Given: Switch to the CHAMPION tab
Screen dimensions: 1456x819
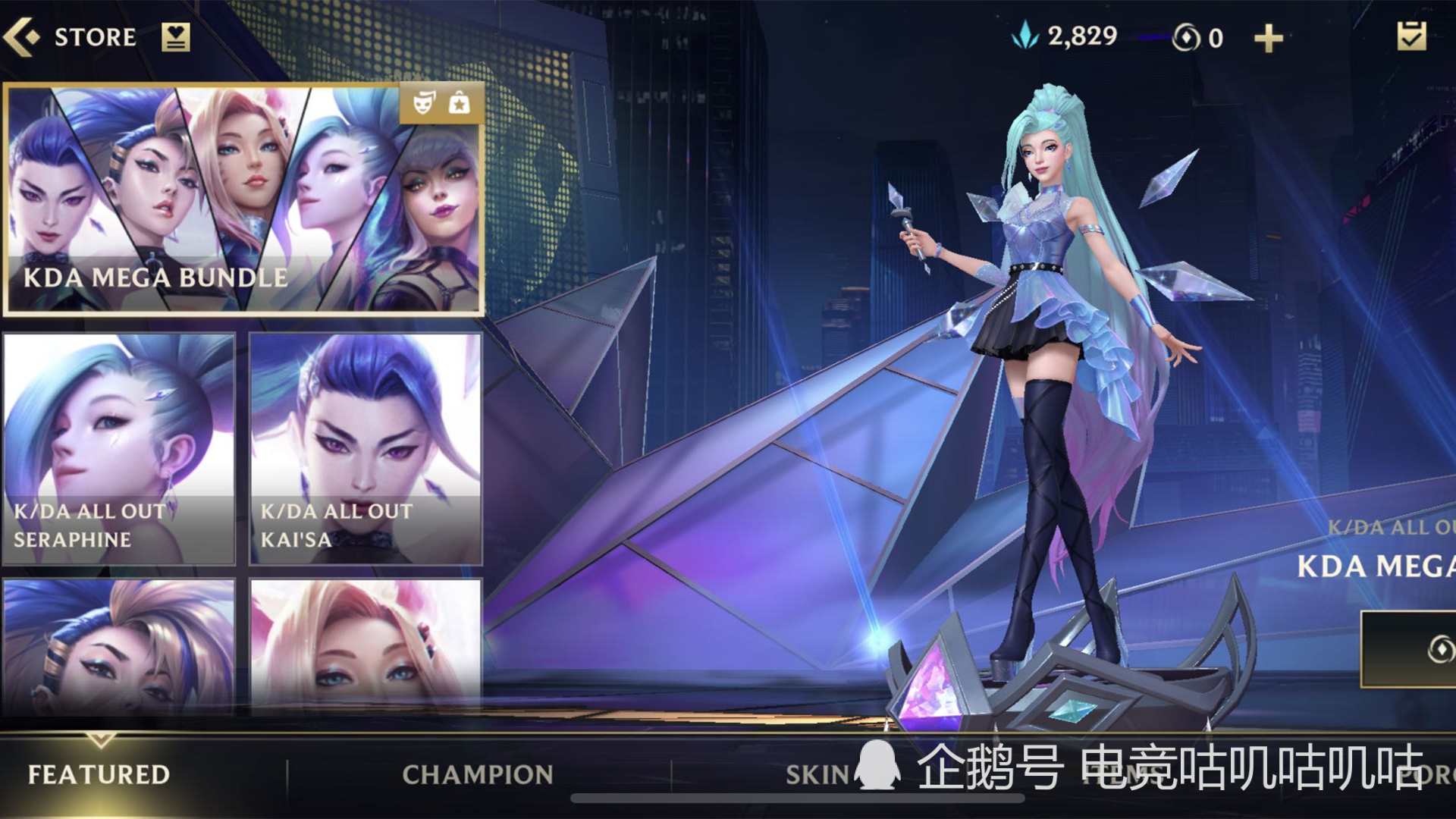Looking at the screenshot, I should 474,775.
